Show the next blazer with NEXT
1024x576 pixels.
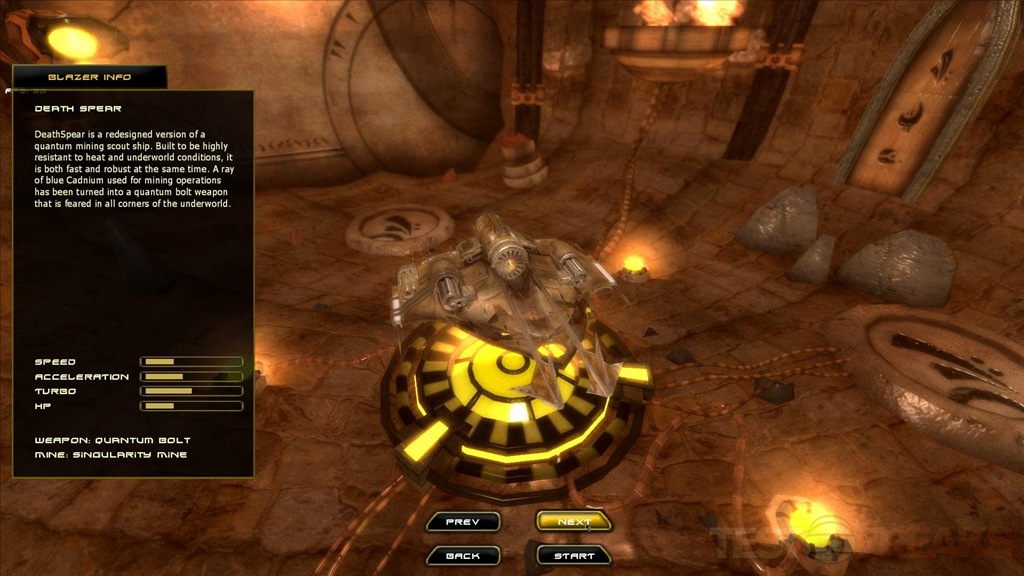pyautogui.click(x=574, y=521)
